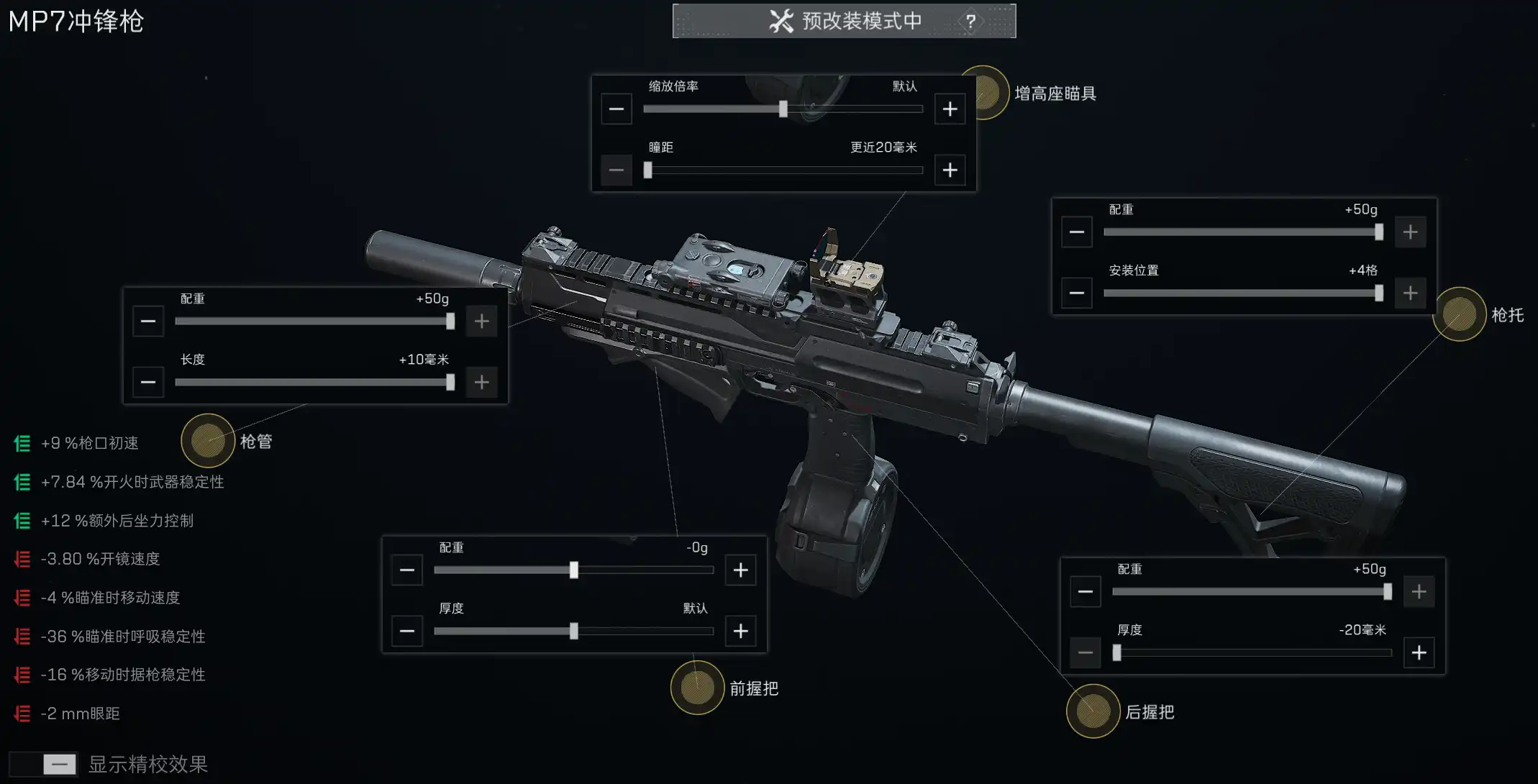
Task: Click the foregrip counterweight slider track
Action: [504, 570]
